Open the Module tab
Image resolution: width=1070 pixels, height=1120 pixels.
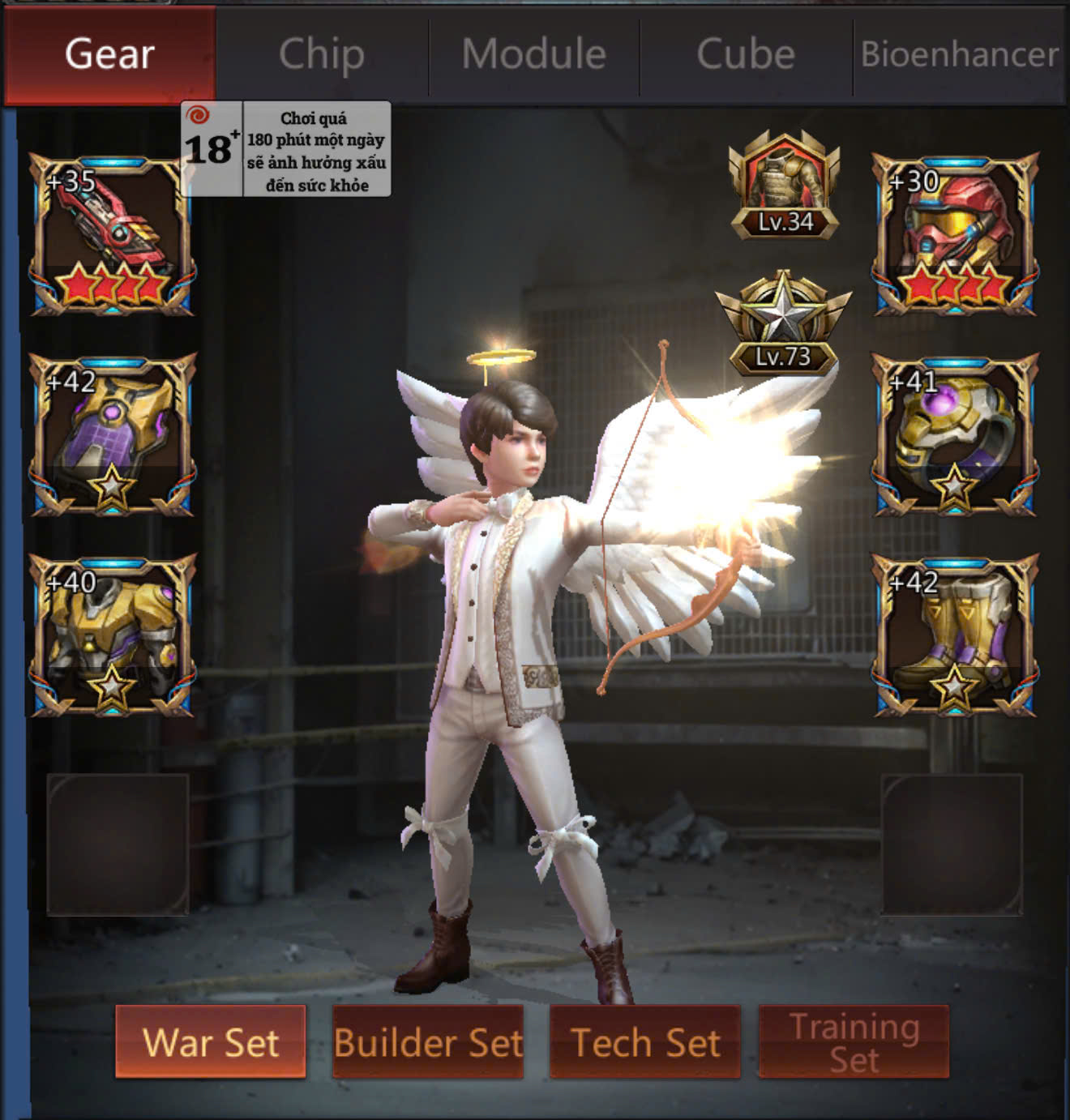click(533, 54)
